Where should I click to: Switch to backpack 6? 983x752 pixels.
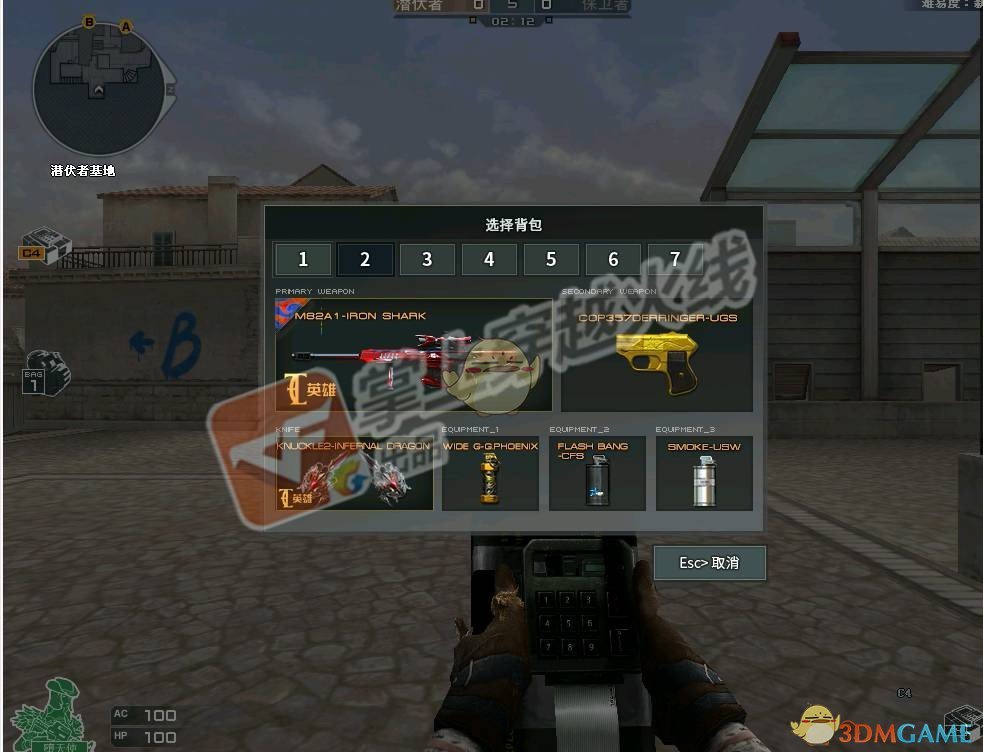click(x=613, y=260)
